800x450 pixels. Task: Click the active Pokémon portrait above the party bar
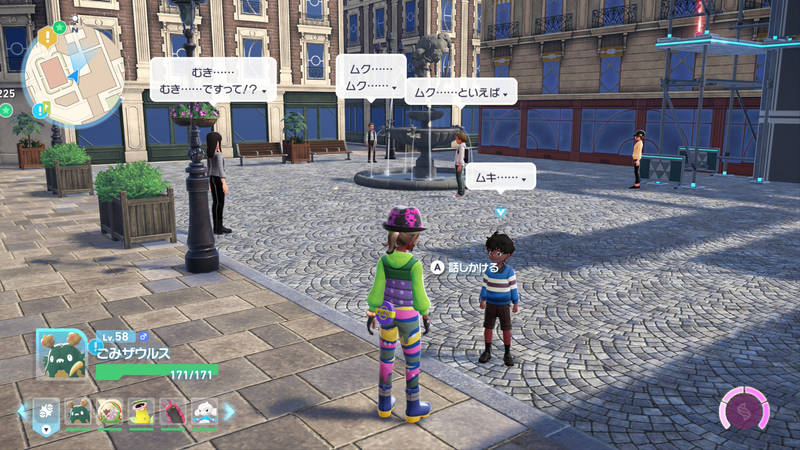coord(61,354)
